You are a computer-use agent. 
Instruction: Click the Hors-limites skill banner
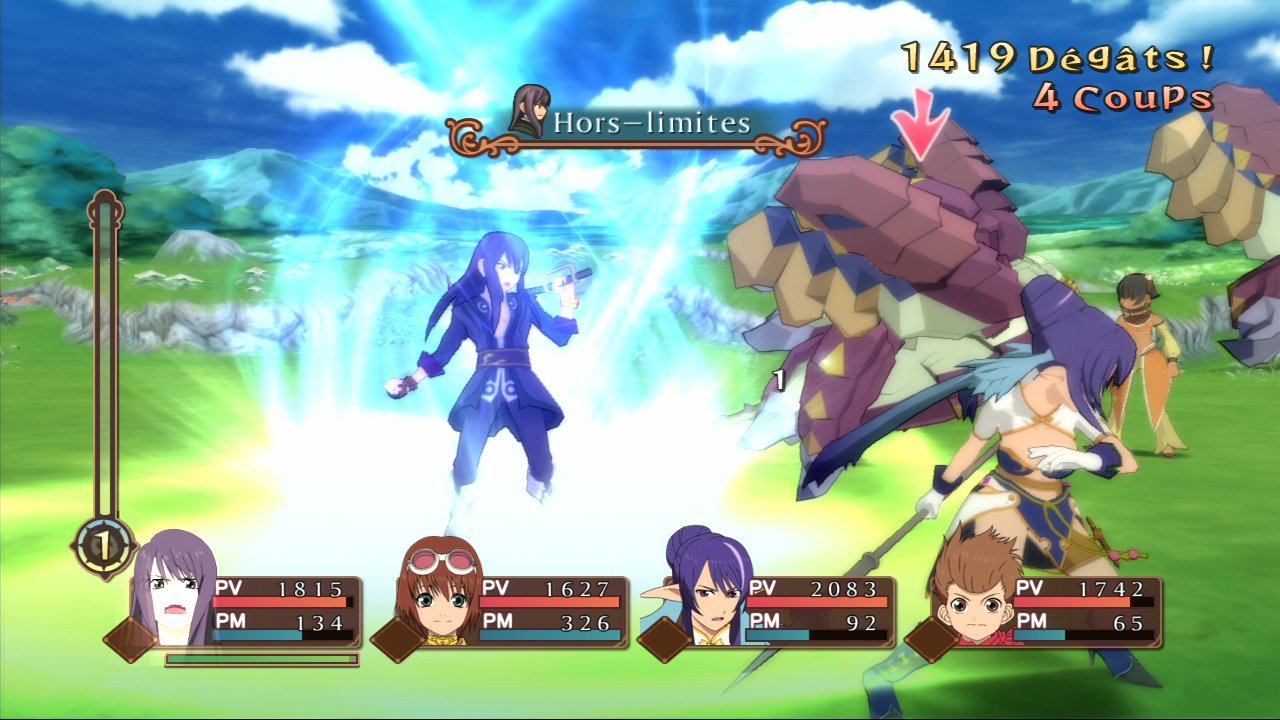click(x=637, y=126)
